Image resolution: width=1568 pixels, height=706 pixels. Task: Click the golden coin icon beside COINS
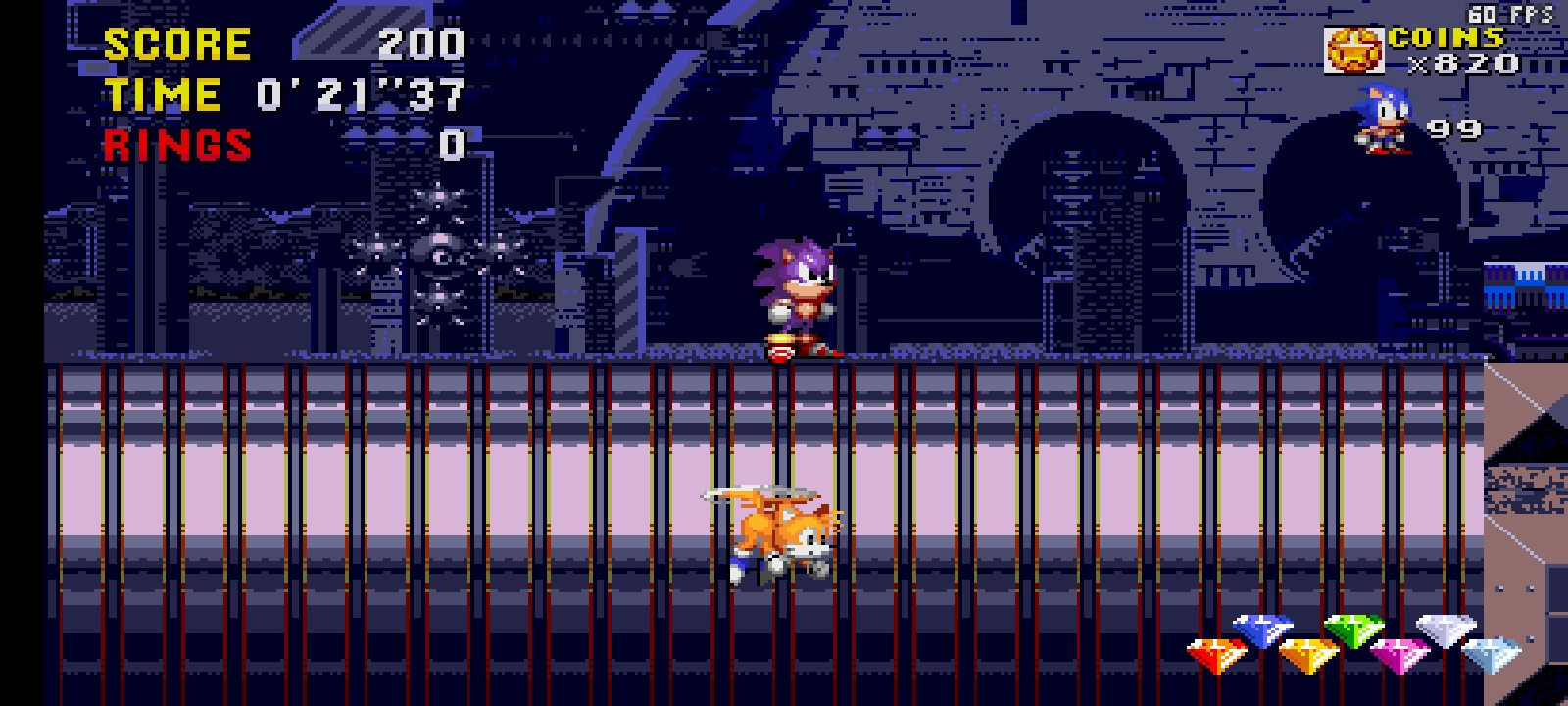1355,49
